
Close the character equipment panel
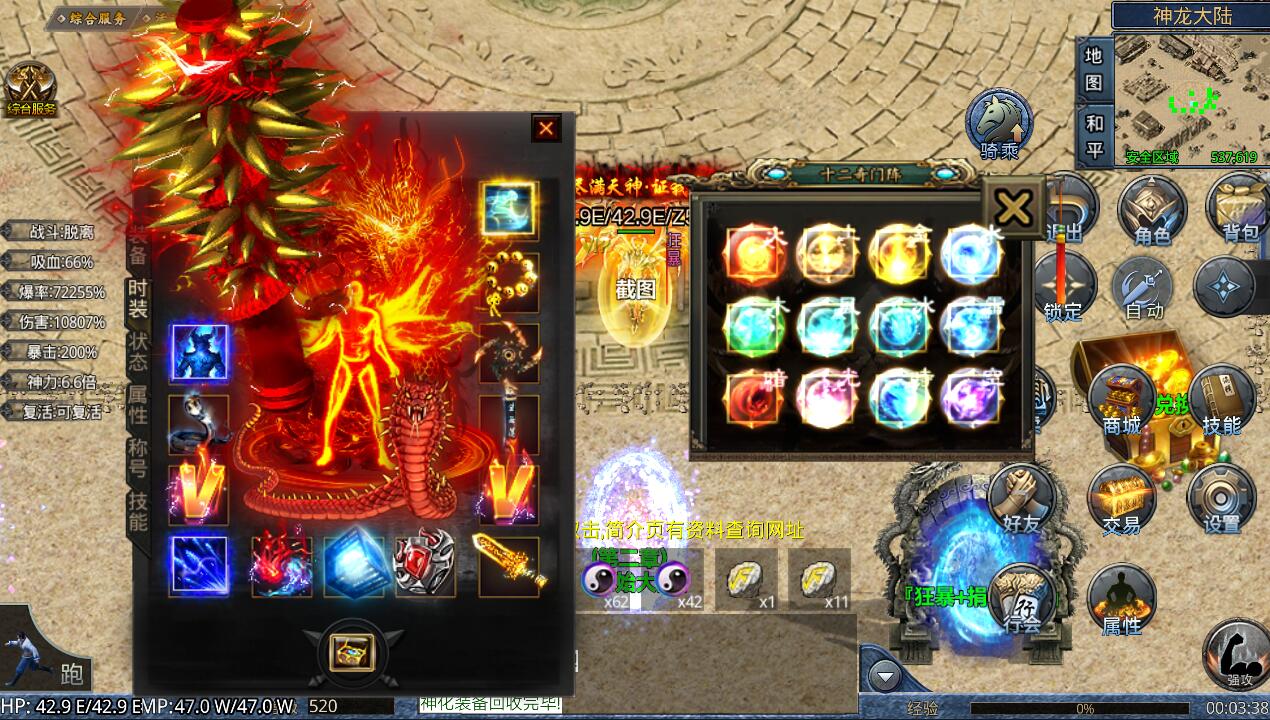546,128
